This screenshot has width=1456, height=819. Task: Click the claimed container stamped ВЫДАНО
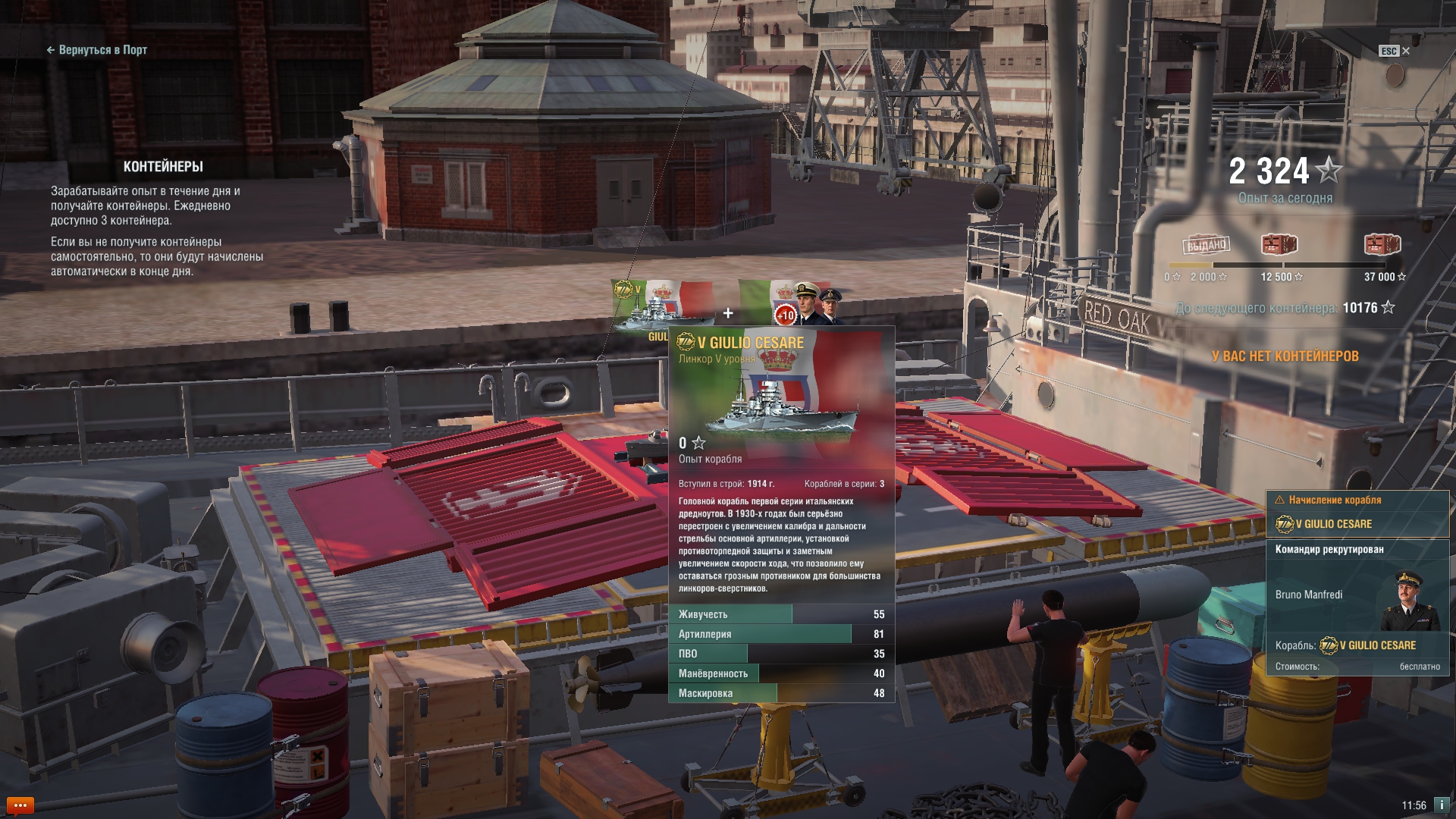(x=1207, y=245)
